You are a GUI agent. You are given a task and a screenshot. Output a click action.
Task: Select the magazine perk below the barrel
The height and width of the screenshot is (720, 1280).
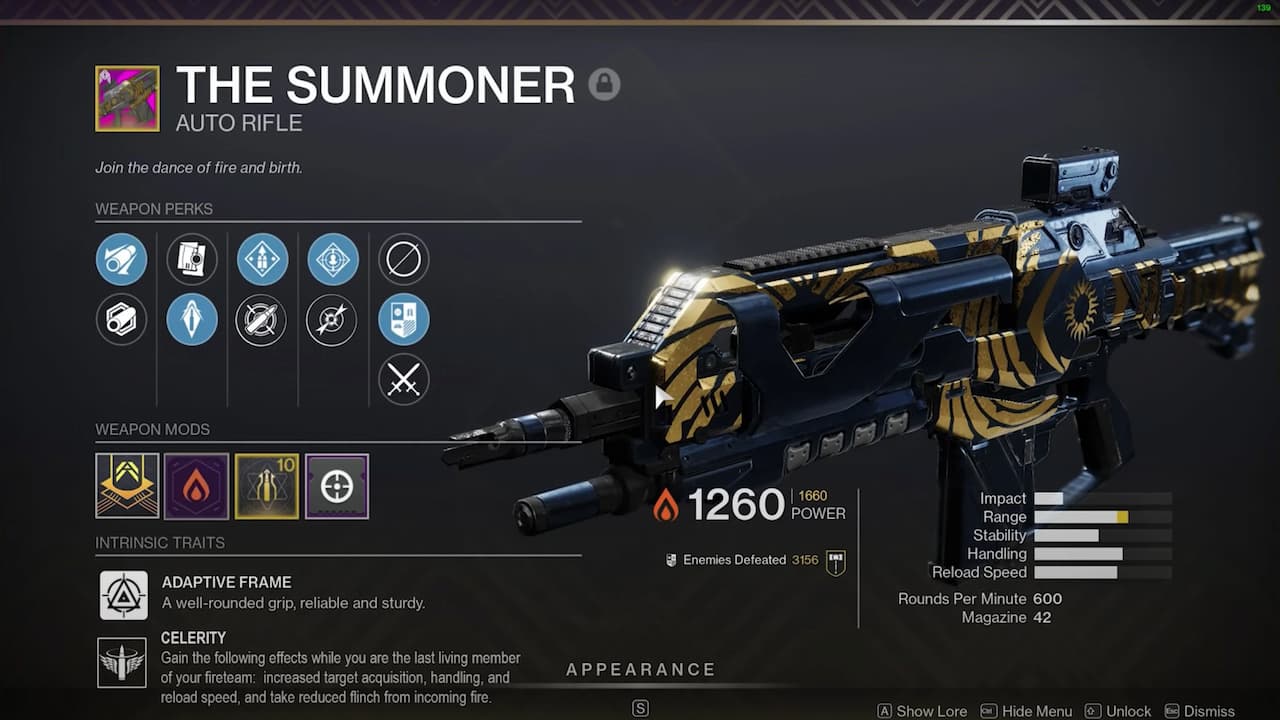(x=122, y=319)
